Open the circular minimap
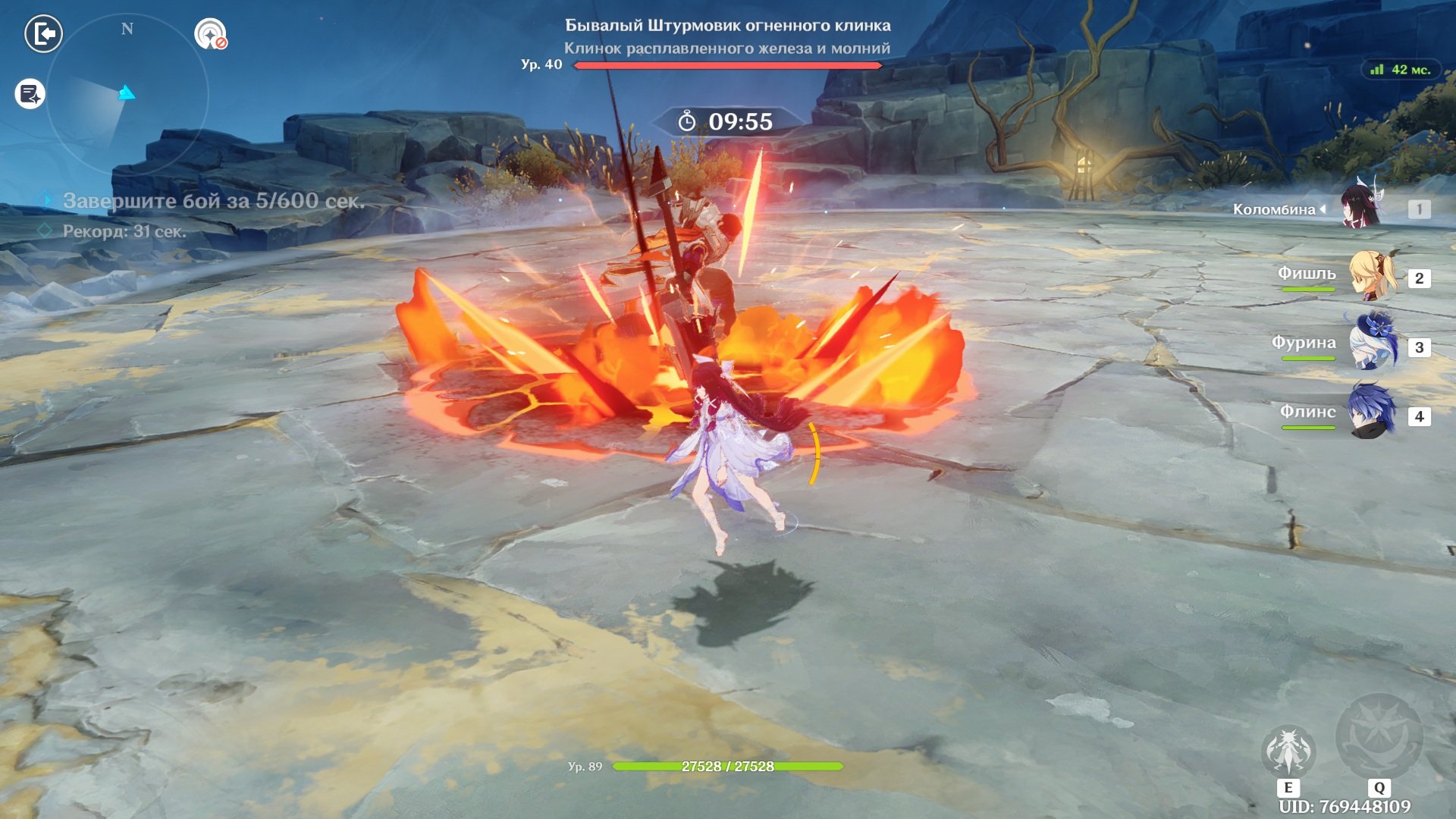The image size is (1456, 819). click(127, 95)
